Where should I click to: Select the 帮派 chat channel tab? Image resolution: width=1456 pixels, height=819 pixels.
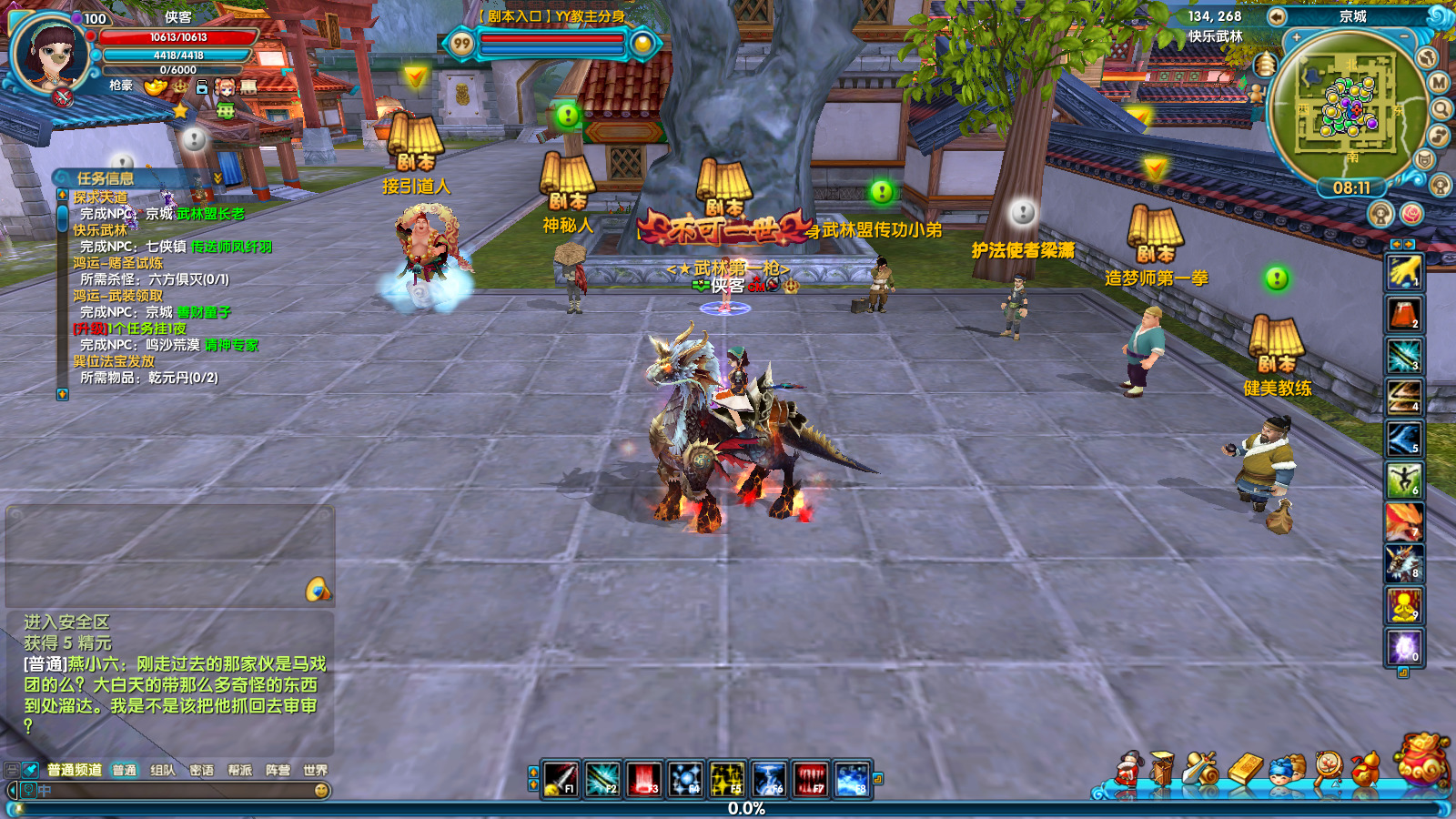(239, 770)
